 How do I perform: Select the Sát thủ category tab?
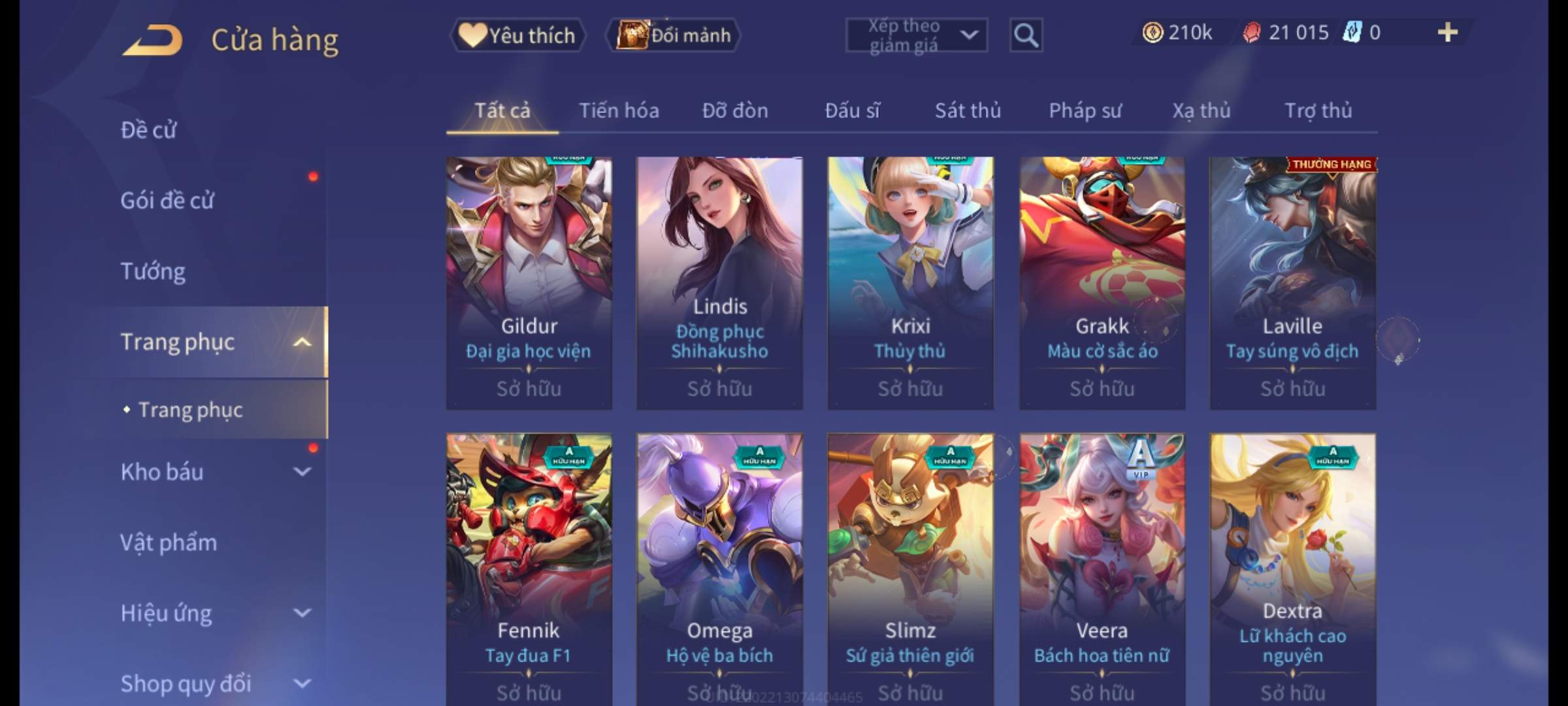[x=968, y=110]
